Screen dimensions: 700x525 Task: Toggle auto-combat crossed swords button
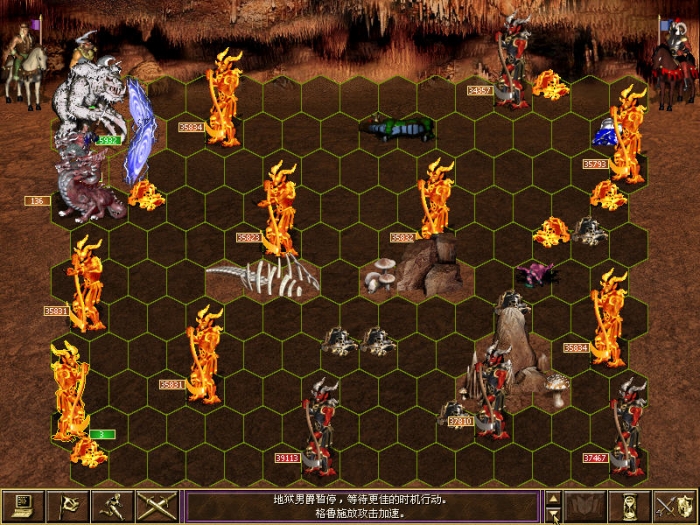tap(157, 505)
